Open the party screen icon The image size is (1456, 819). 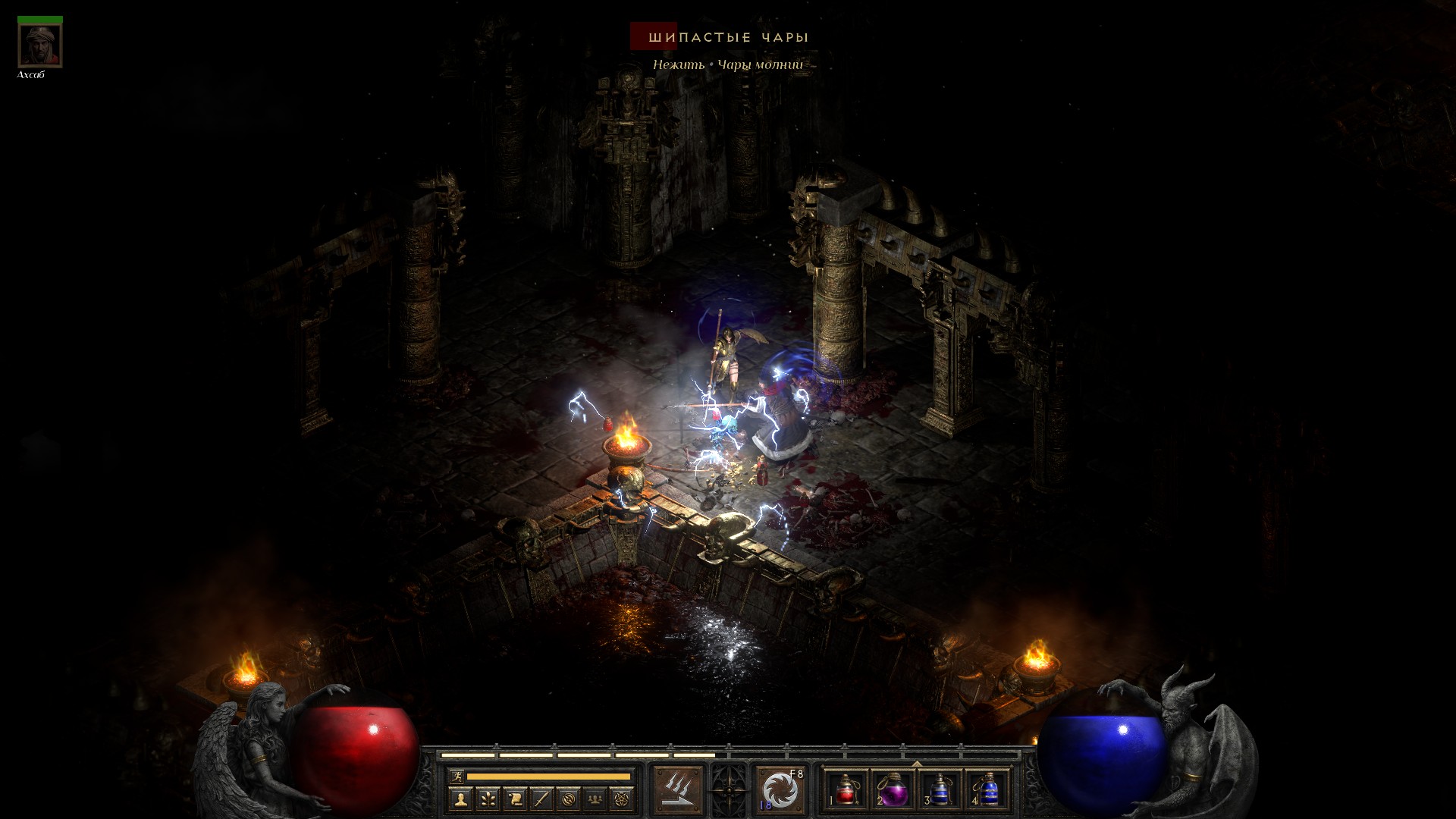tap(597, 799)
